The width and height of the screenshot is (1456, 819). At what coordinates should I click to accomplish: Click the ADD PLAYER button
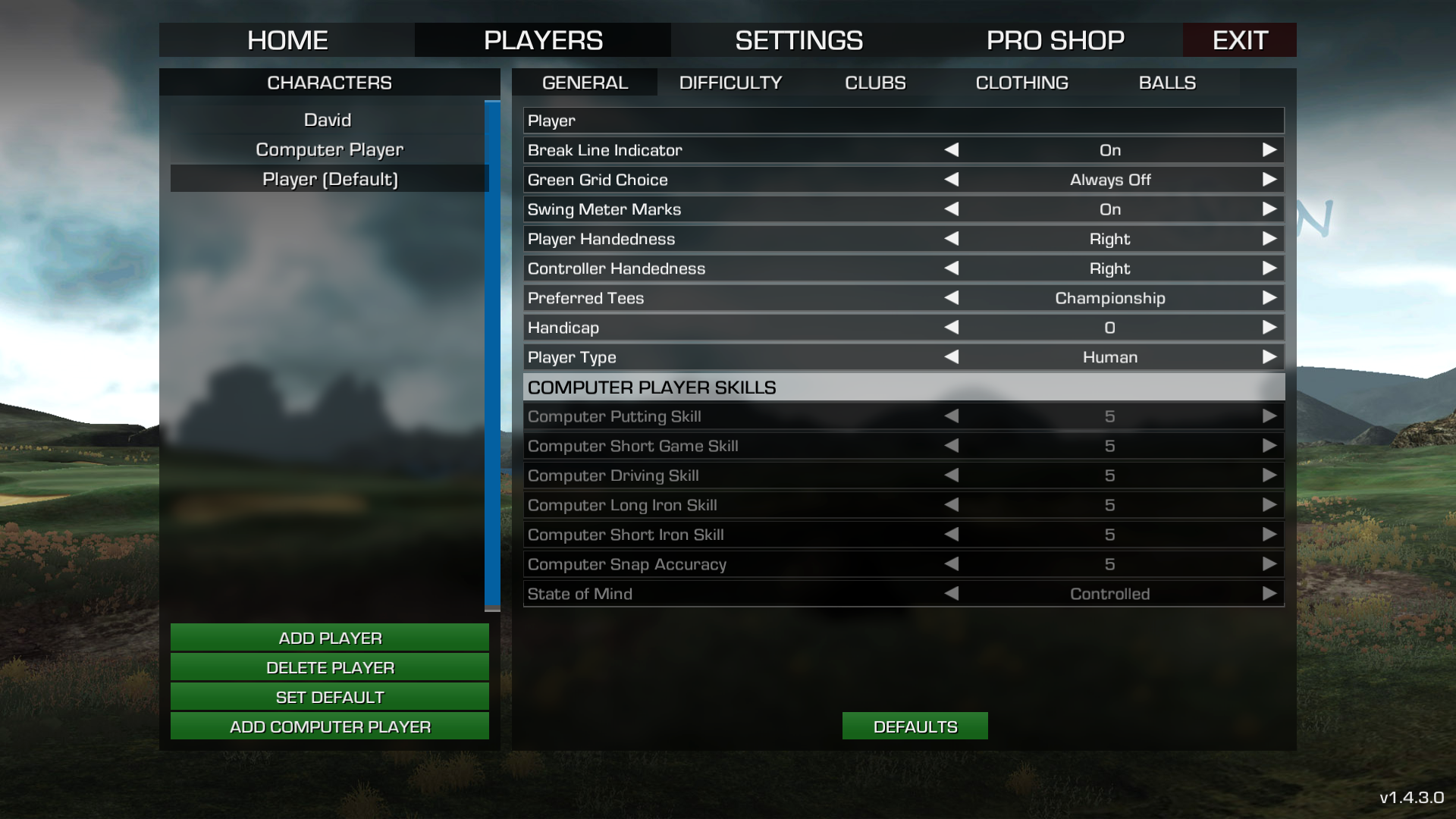pos(330,638)
